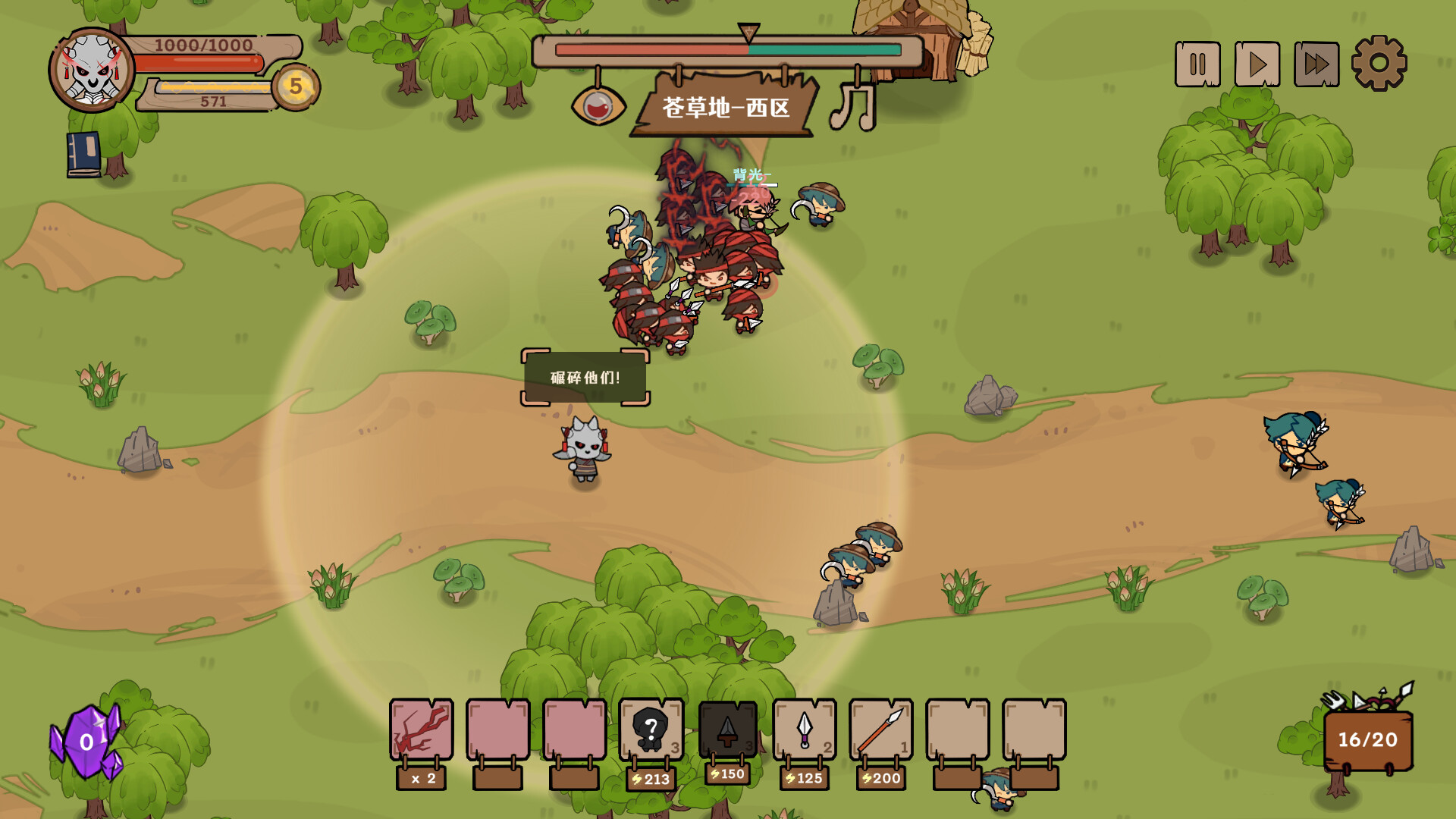Set normal game speed with play button
Viewport: 1456px width, 819px height.
coord(1257,65)
